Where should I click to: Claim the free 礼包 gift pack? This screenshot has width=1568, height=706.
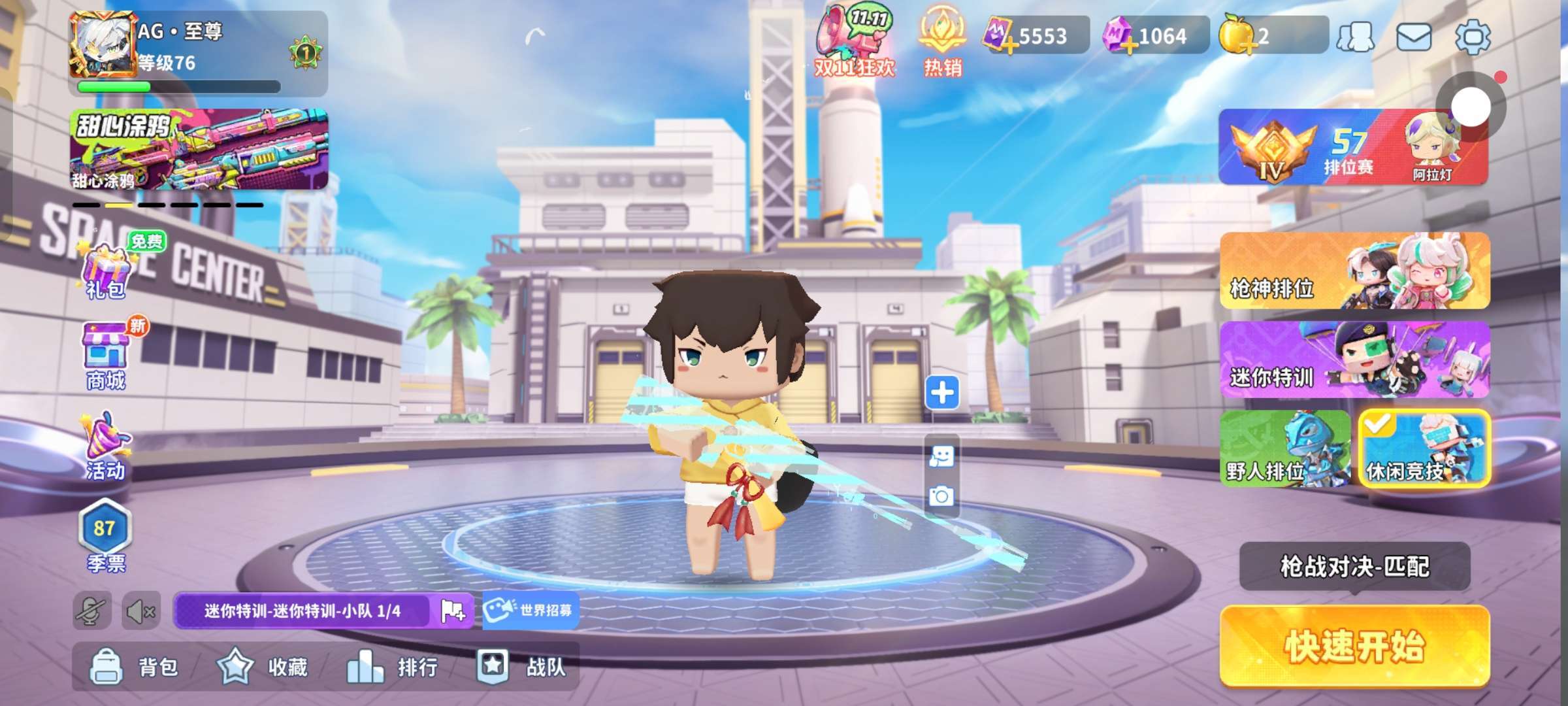(x=106, y=269)
